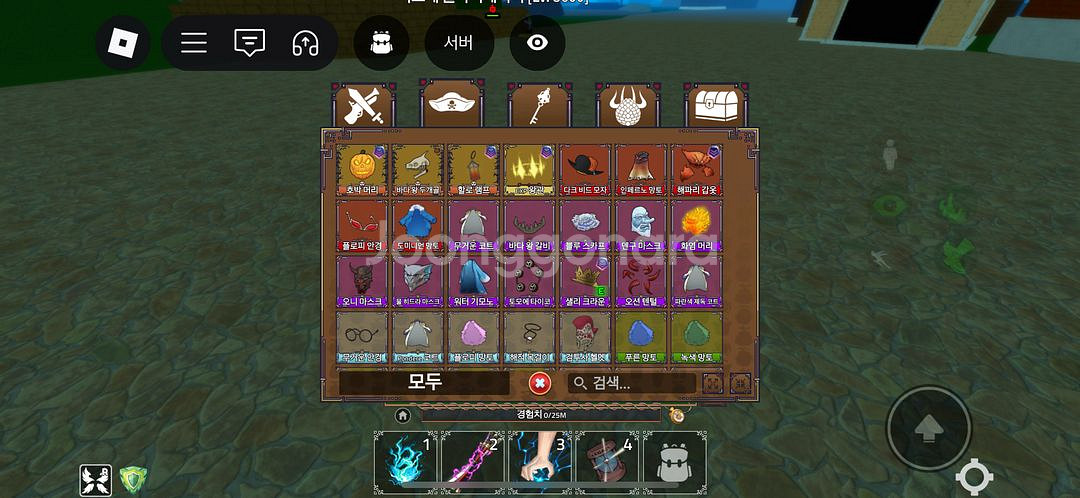Open the horned devil fruit tab
This screenshot has width=1080, height=498.
(x=629, y=107)
